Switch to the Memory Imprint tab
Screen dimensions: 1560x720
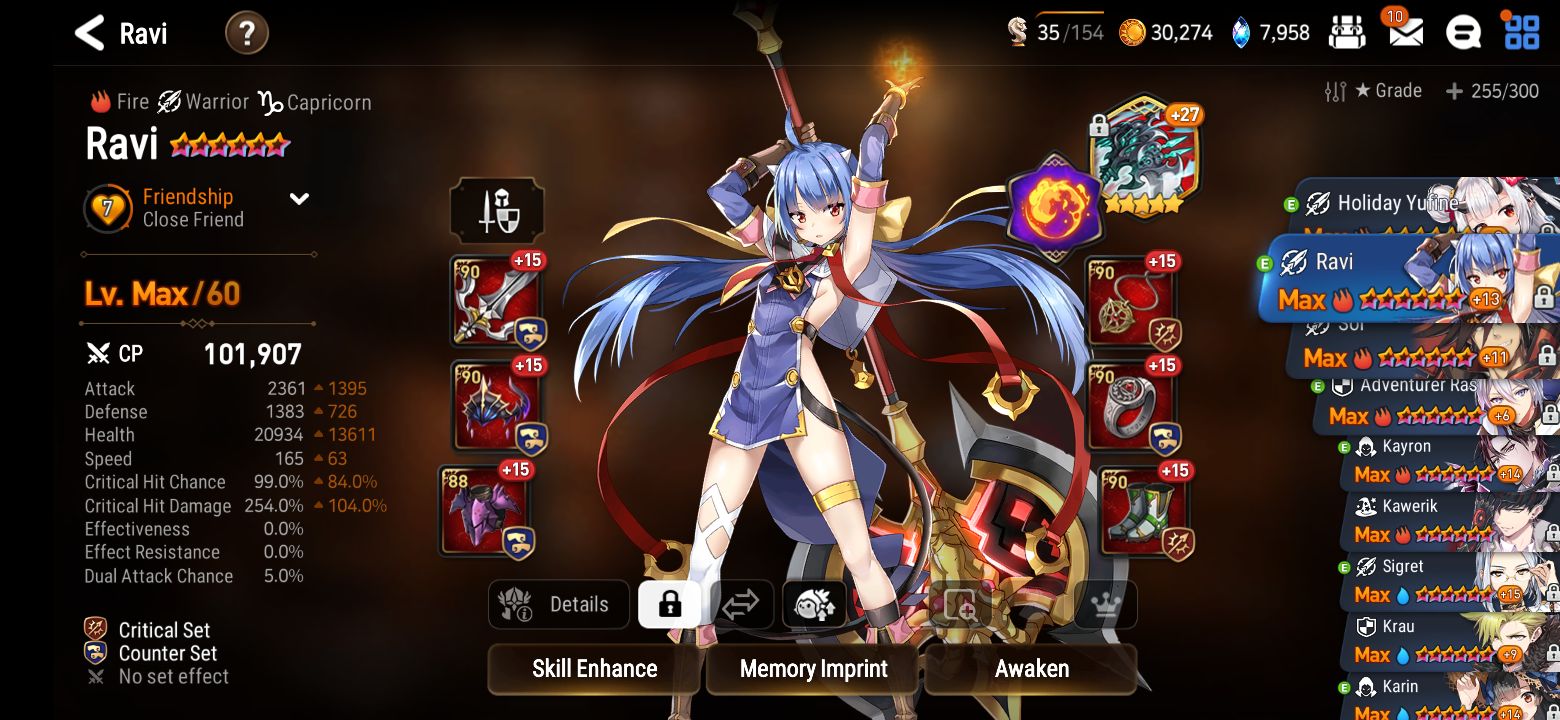tap(811, 668)
